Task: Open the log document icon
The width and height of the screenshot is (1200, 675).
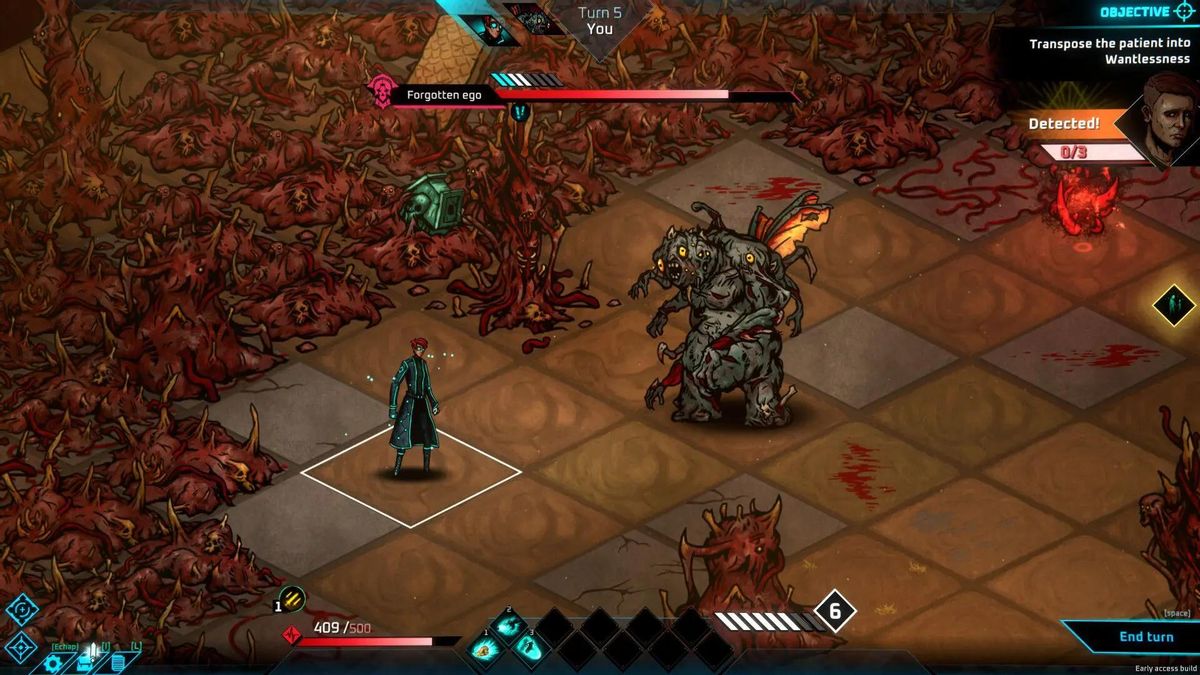Action: pyautogui.click(x=118, y=662)
